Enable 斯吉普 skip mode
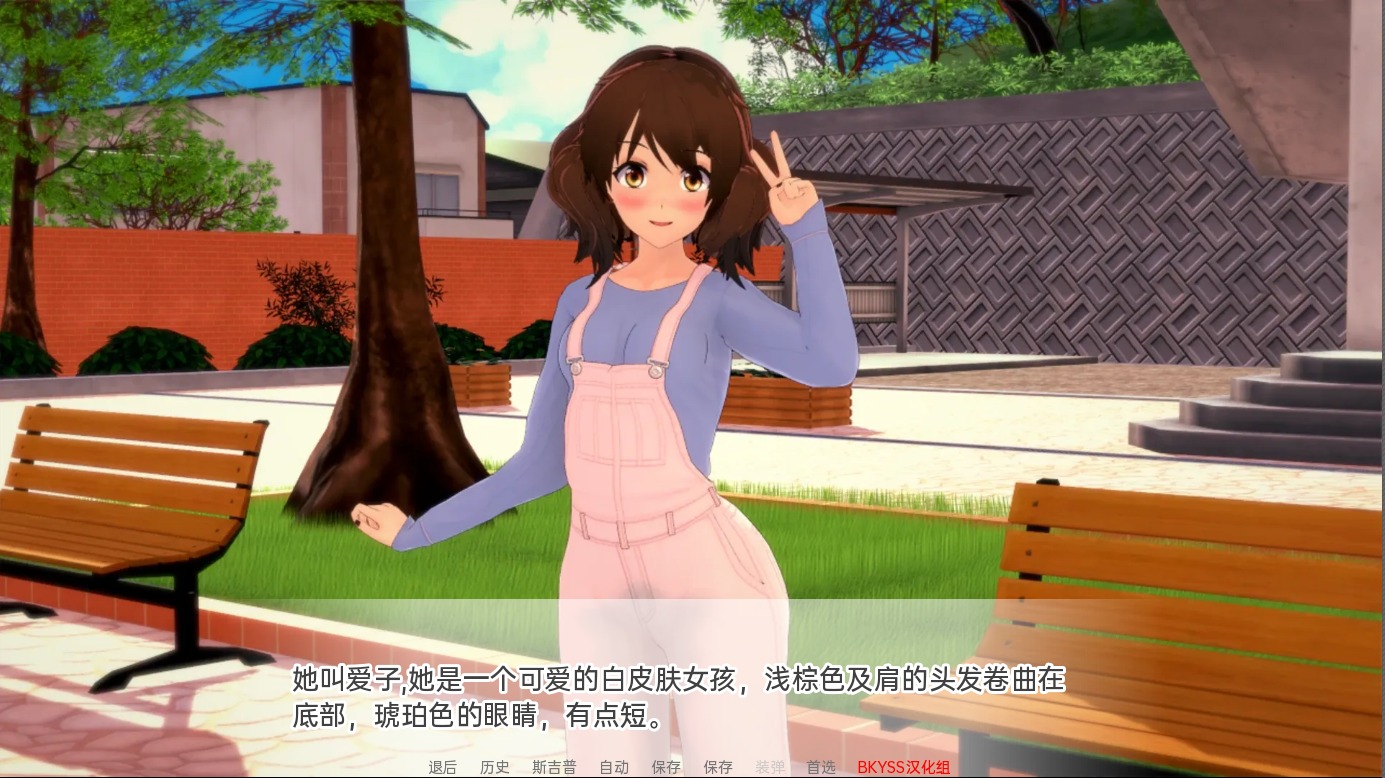The width and height of the screenshot is (1385, 778). [556, 768]
